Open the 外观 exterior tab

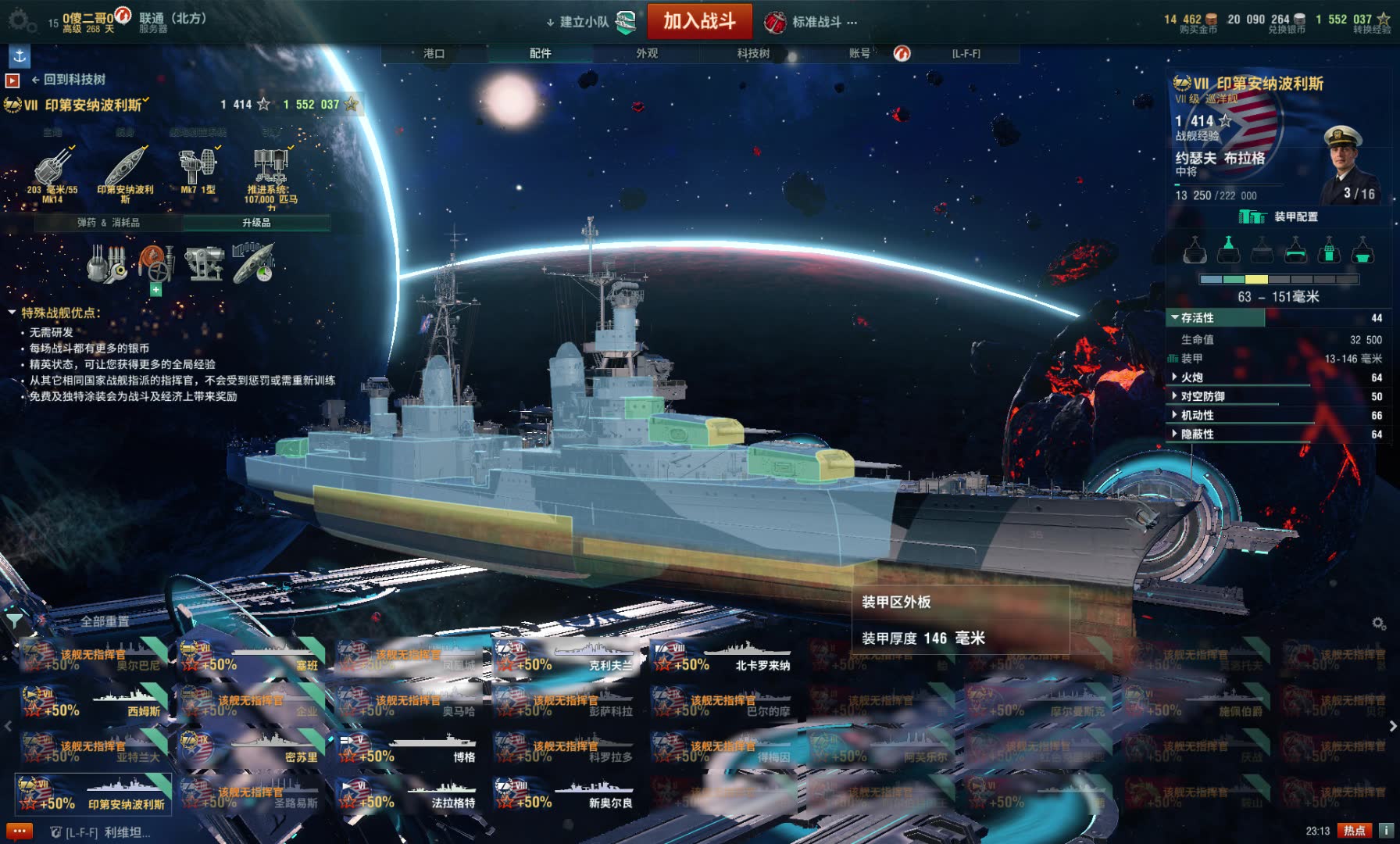pyautogui.click(x=647, y=53)
